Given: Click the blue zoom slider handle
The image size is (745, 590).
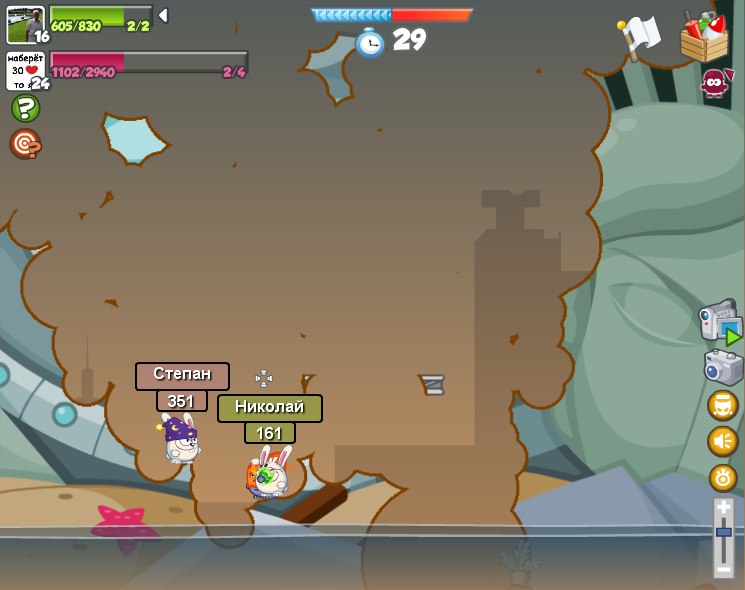Looking at the screenshot, I should 724,533.
